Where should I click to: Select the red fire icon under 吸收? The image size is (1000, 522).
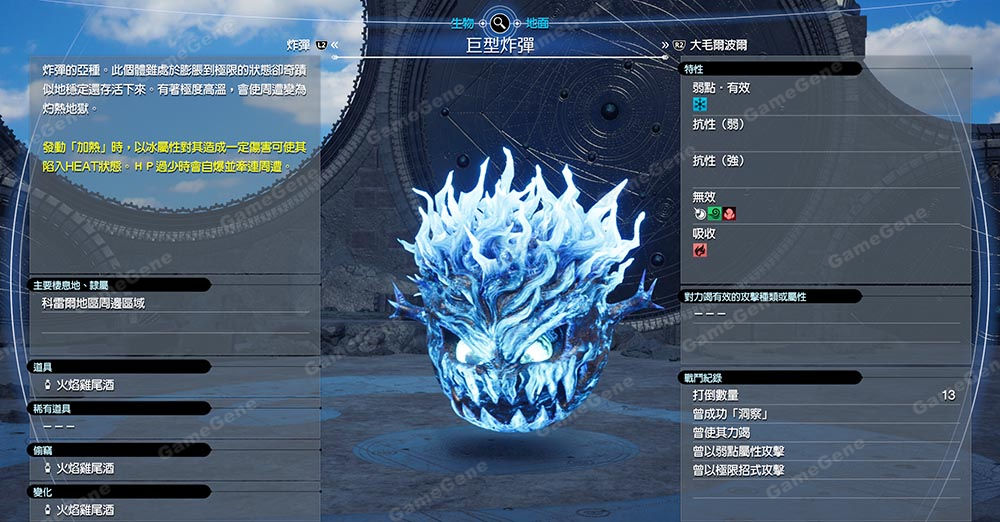700,250
